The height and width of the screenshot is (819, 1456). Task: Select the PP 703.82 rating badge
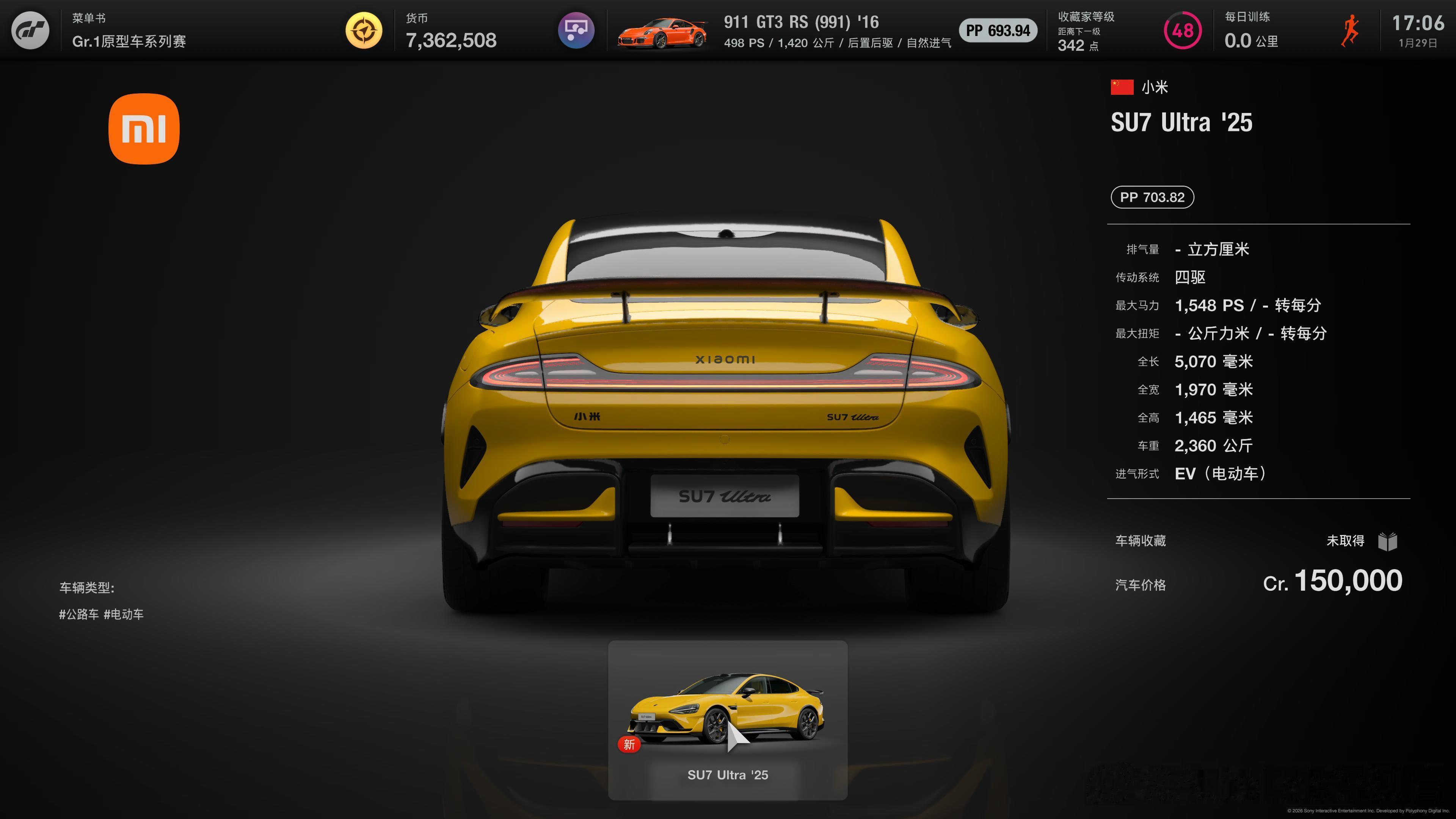tap(1152, 197)
